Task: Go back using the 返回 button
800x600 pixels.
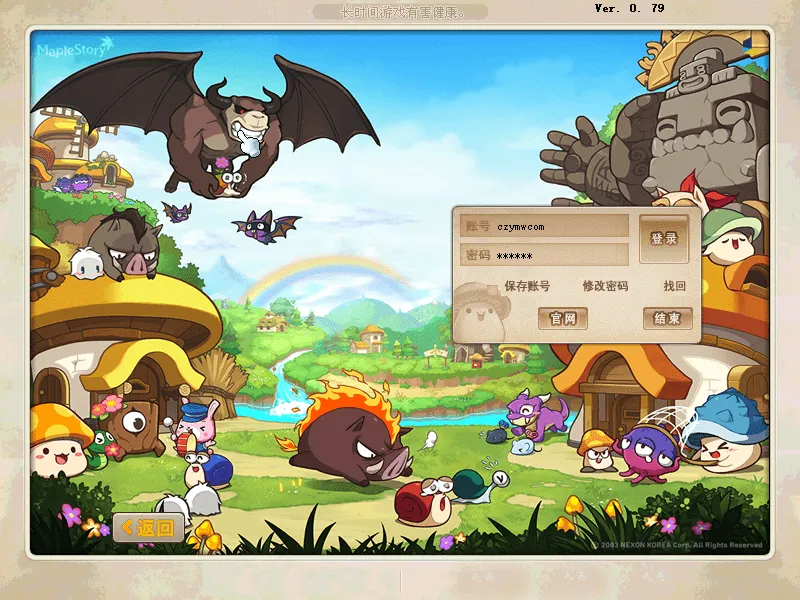Action: 148,527
